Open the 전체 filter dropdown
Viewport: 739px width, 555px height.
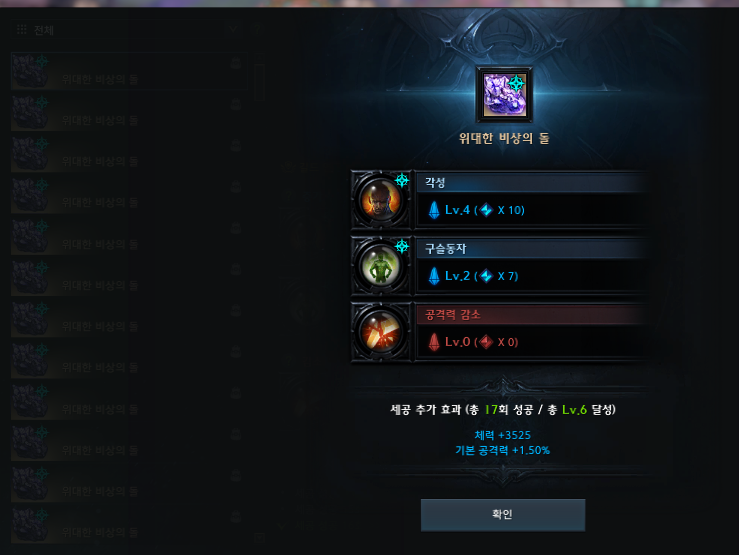pos(120,30)
